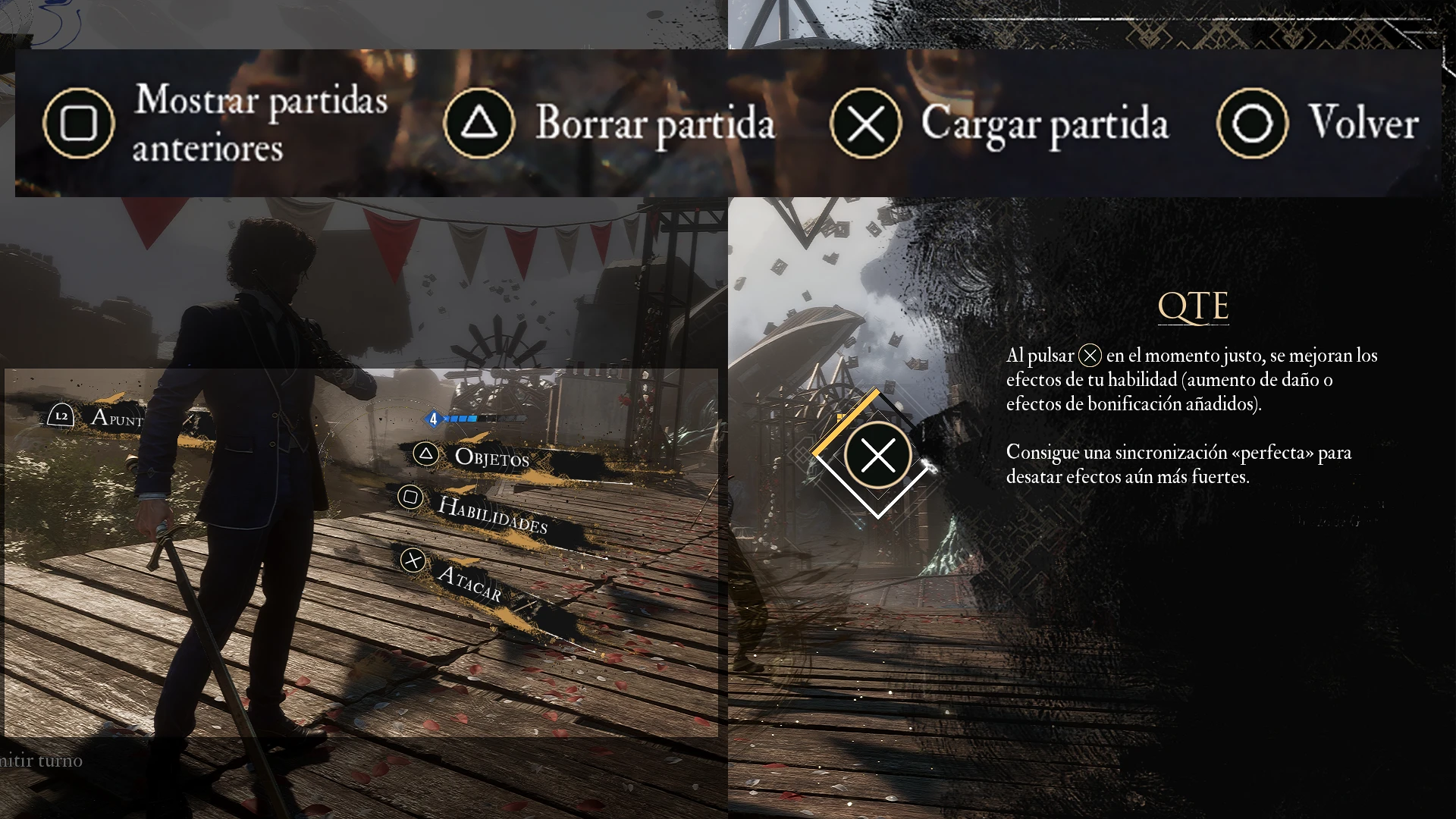
Task: Select the Atacar command
Action: (x=469, y=583)
